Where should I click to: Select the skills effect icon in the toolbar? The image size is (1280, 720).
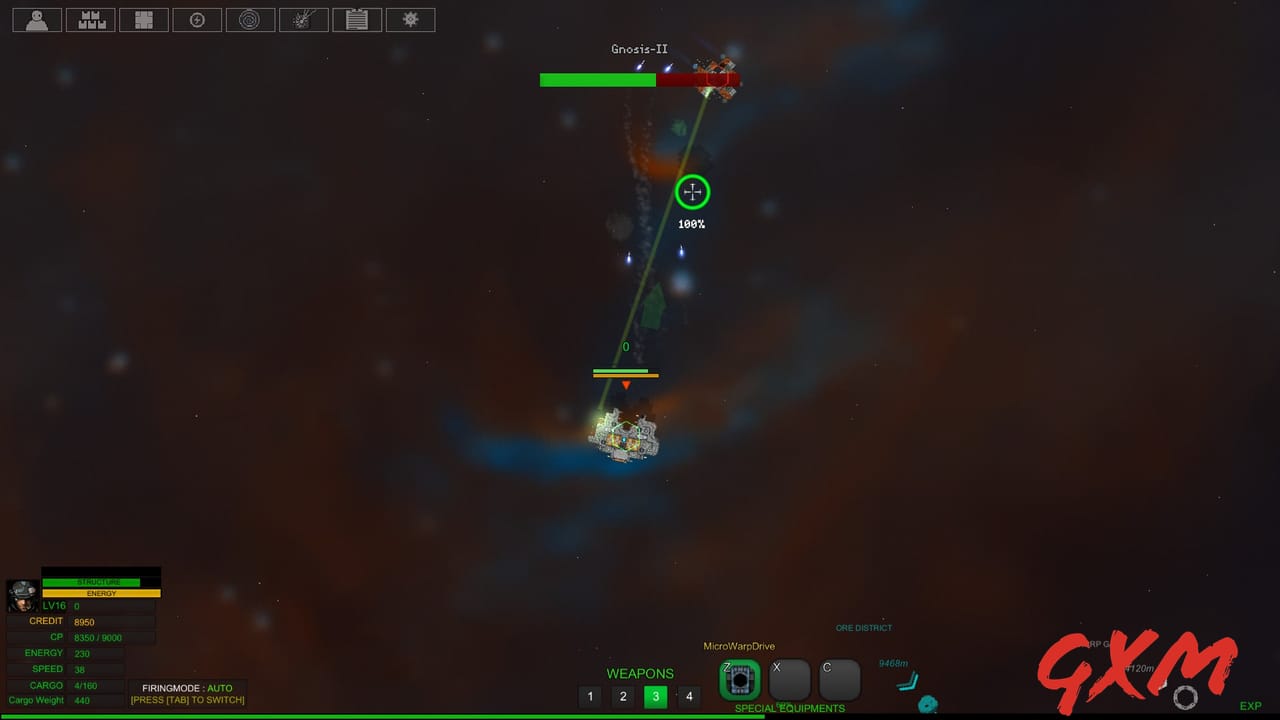click(303, 19)
